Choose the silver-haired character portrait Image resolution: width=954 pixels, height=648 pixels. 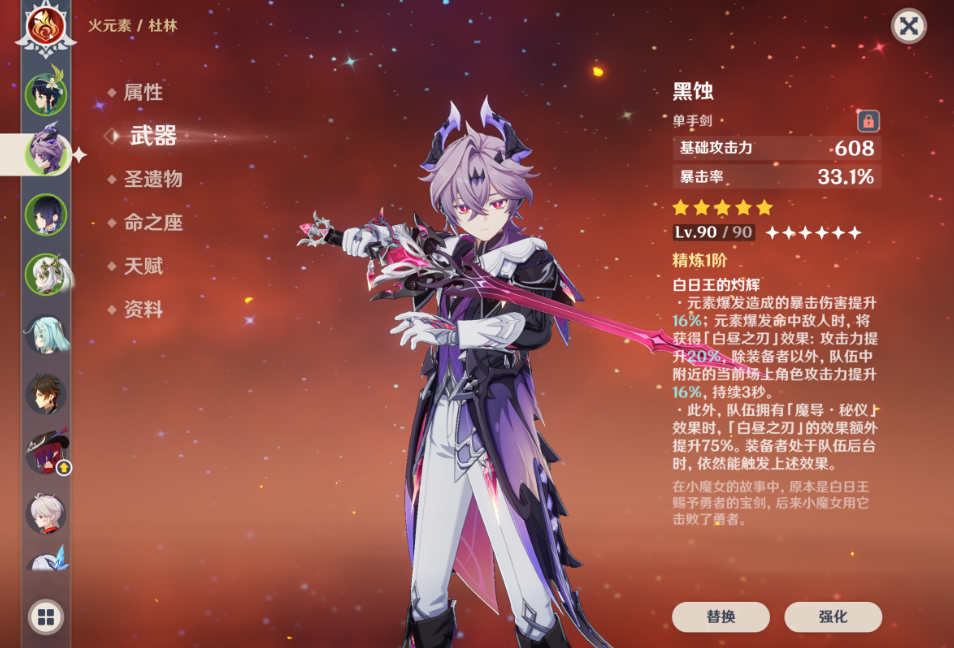[46, 513]
